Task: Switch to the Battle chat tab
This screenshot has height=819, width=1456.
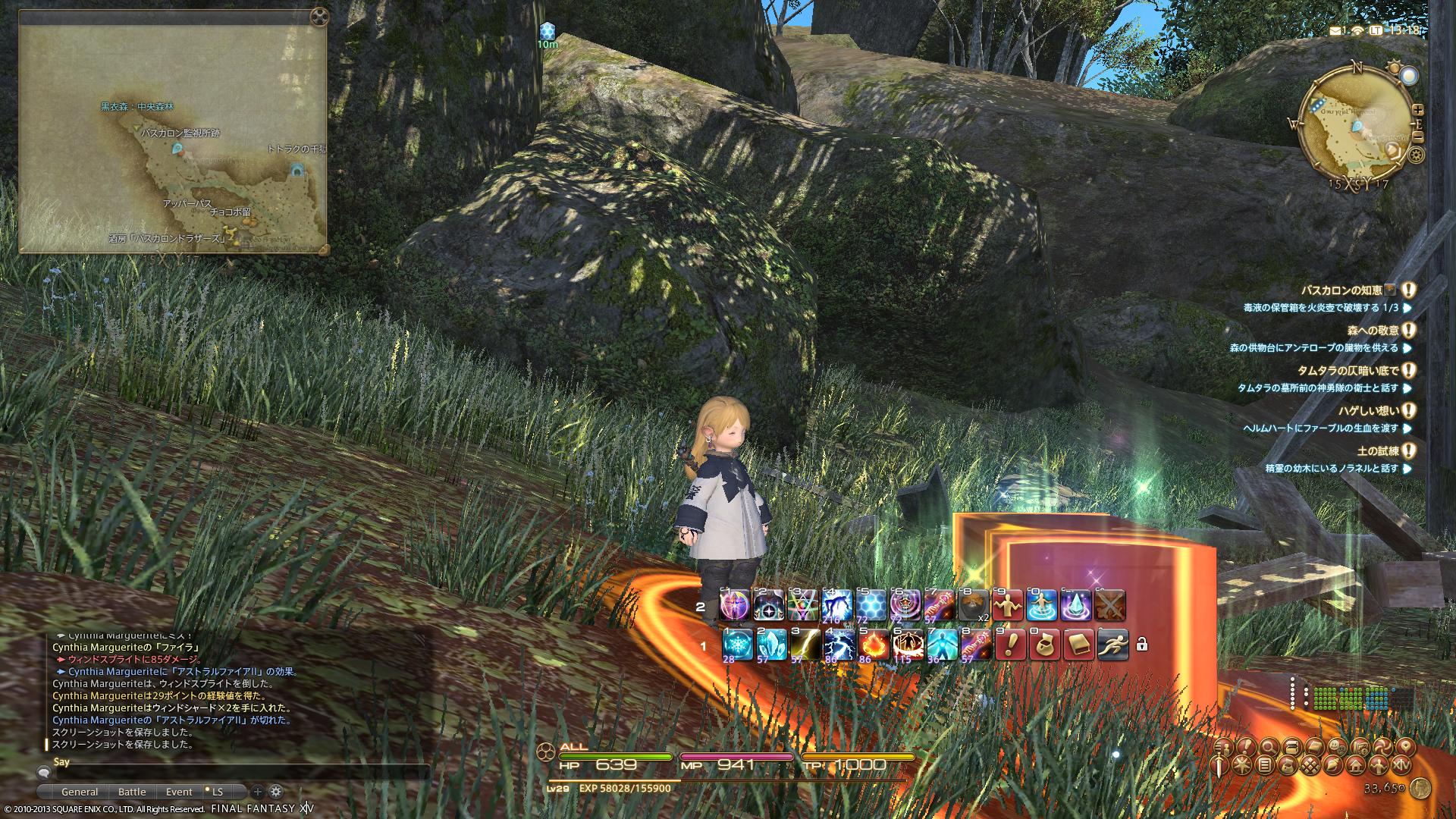Action: [132, 792]
